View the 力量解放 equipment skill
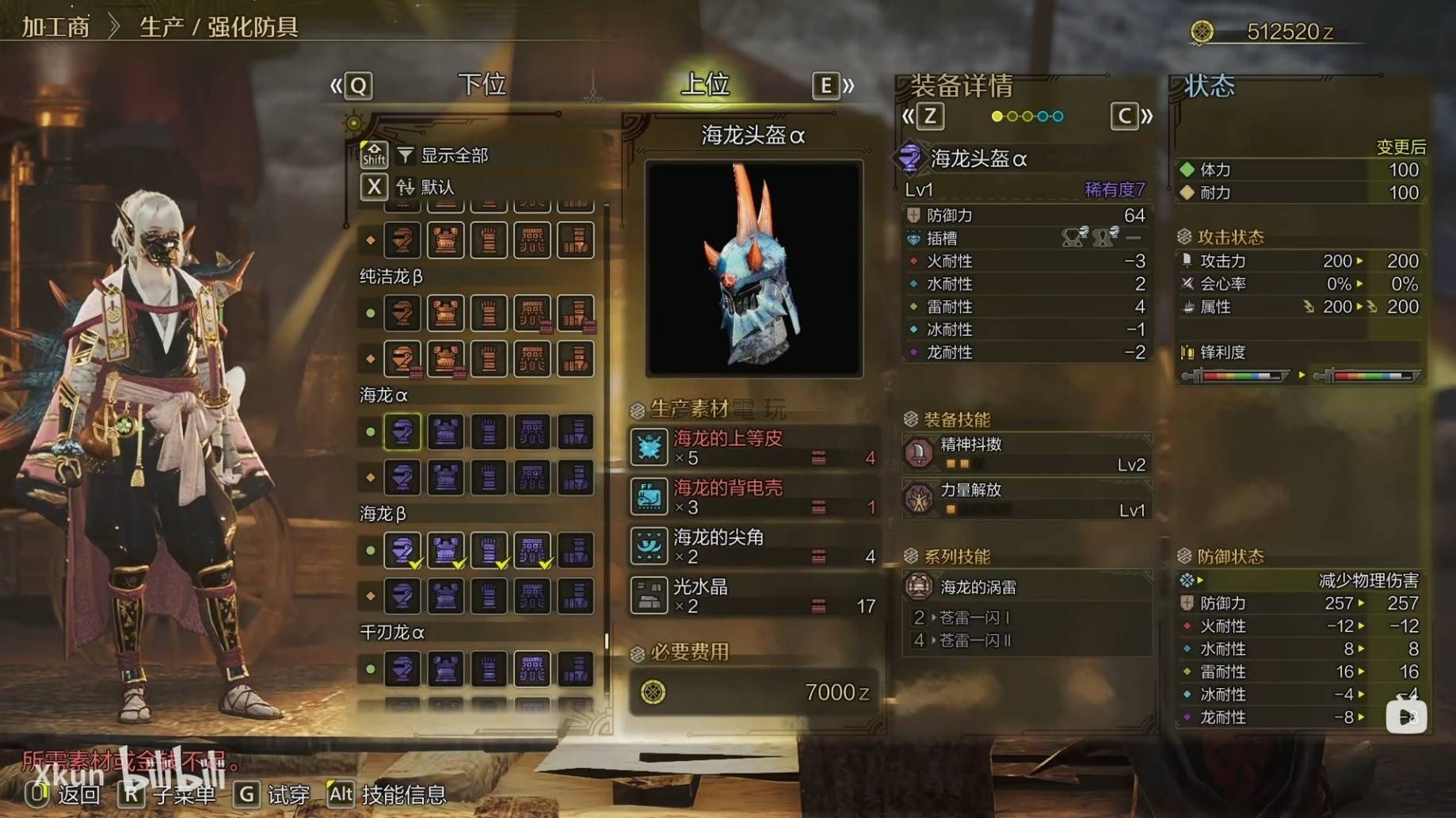This screenshot has height=818, width=1456. [x=1026, y=499]
